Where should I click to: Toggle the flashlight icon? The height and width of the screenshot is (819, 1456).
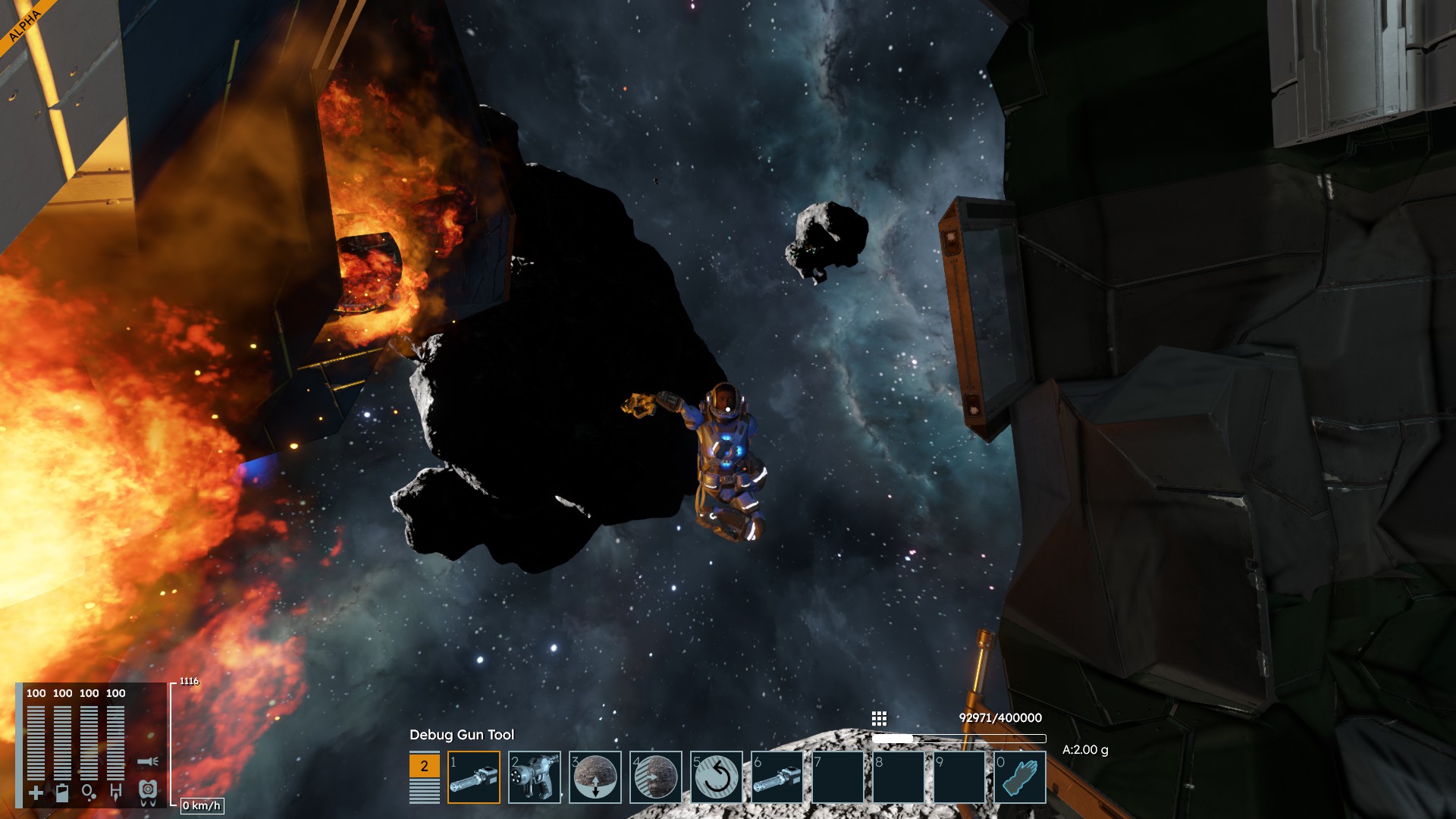point(148,761)
